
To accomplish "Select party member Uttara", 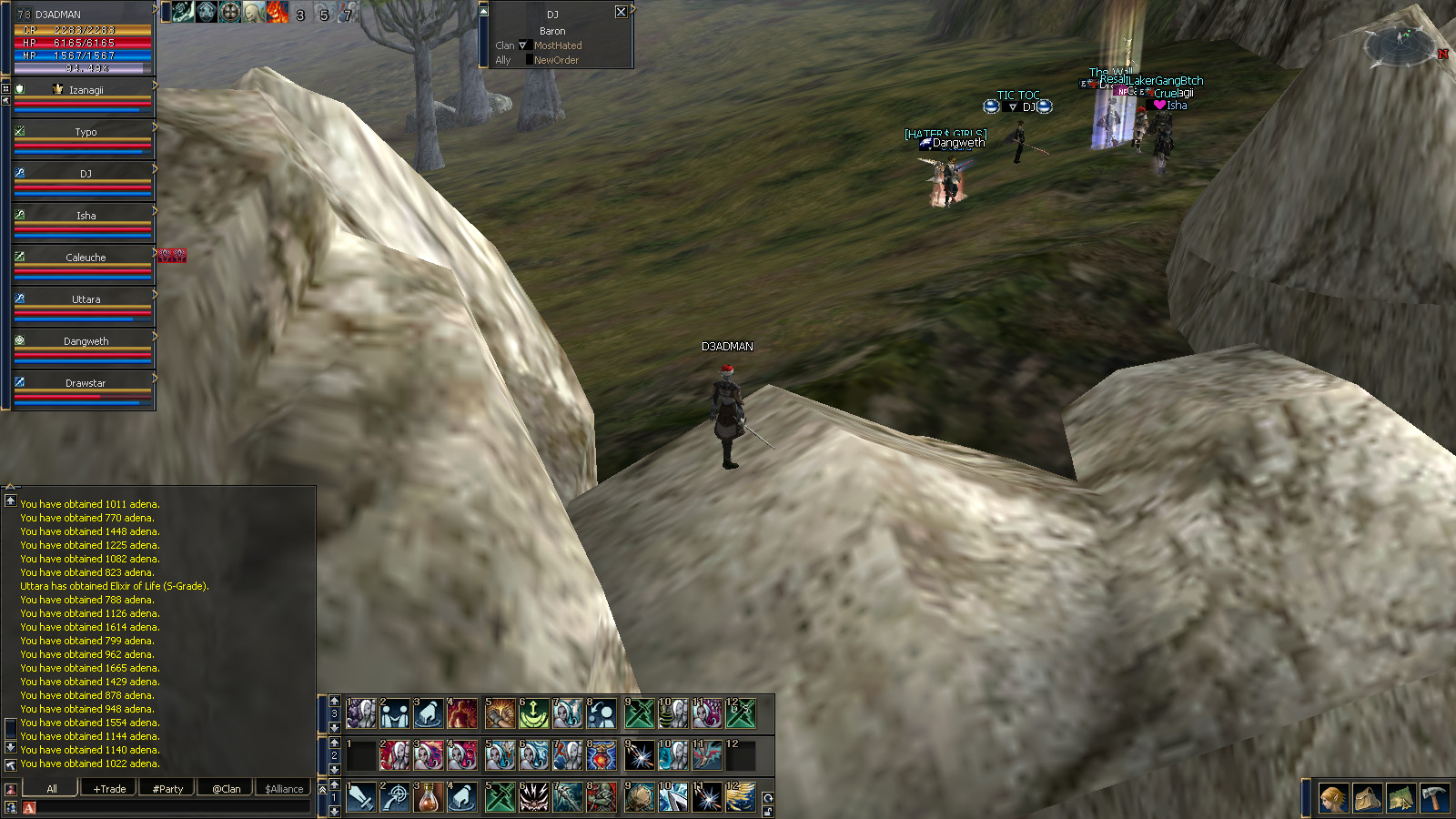I will (86, 299).
